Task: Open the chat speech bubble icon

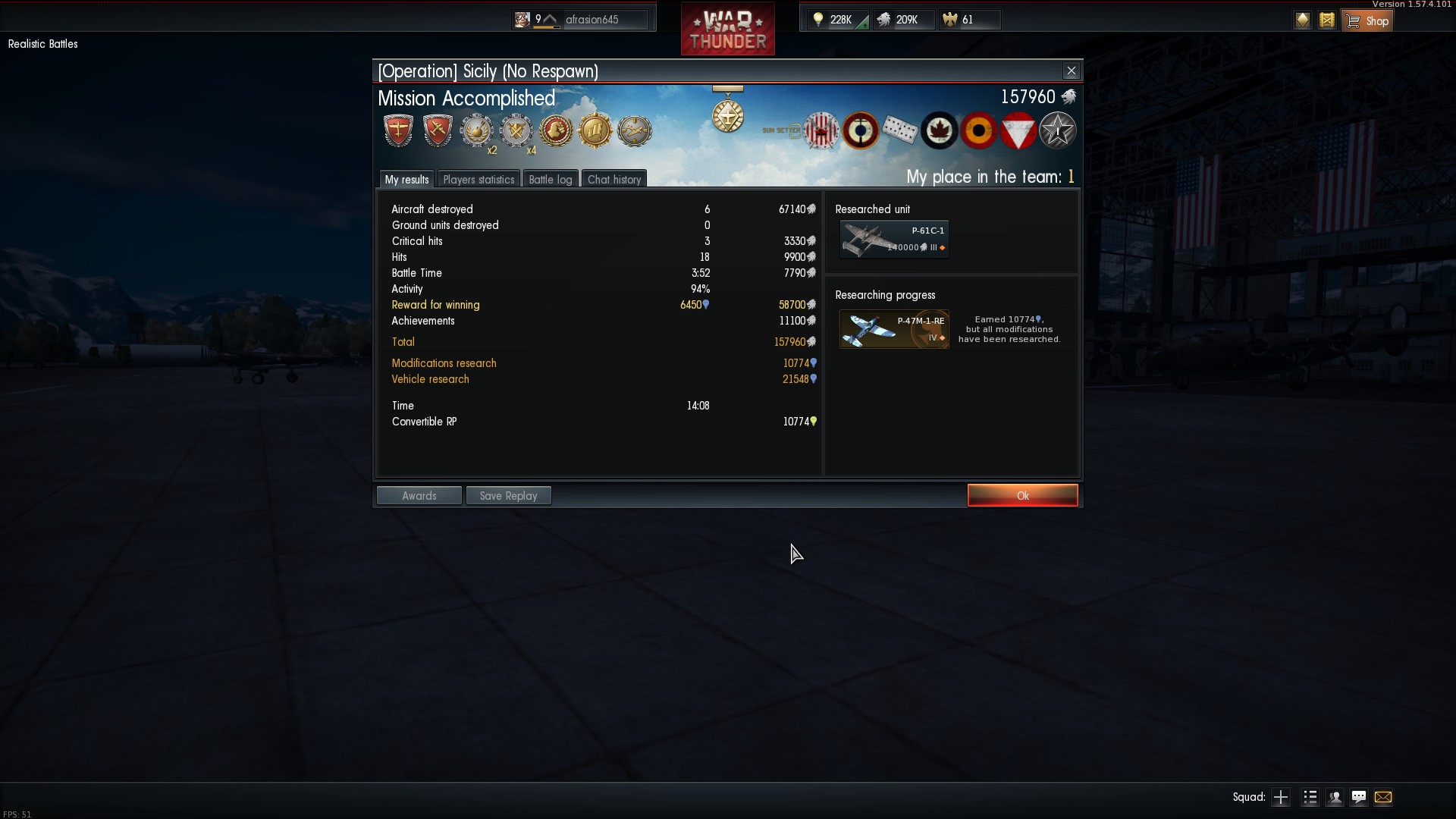Action: pos(1359,797)
